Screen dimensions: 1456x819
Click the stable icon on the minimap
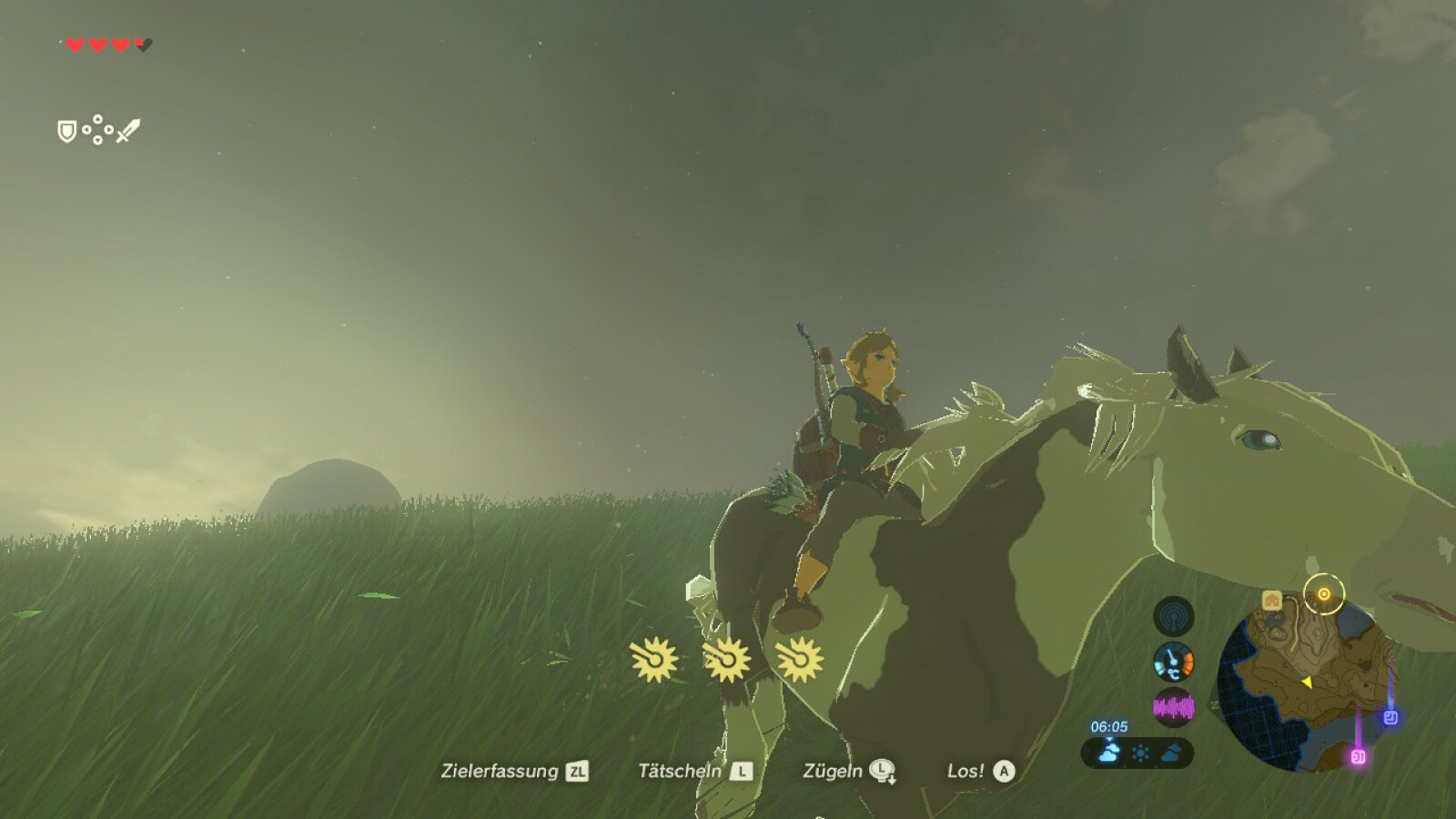point(1272,600)
